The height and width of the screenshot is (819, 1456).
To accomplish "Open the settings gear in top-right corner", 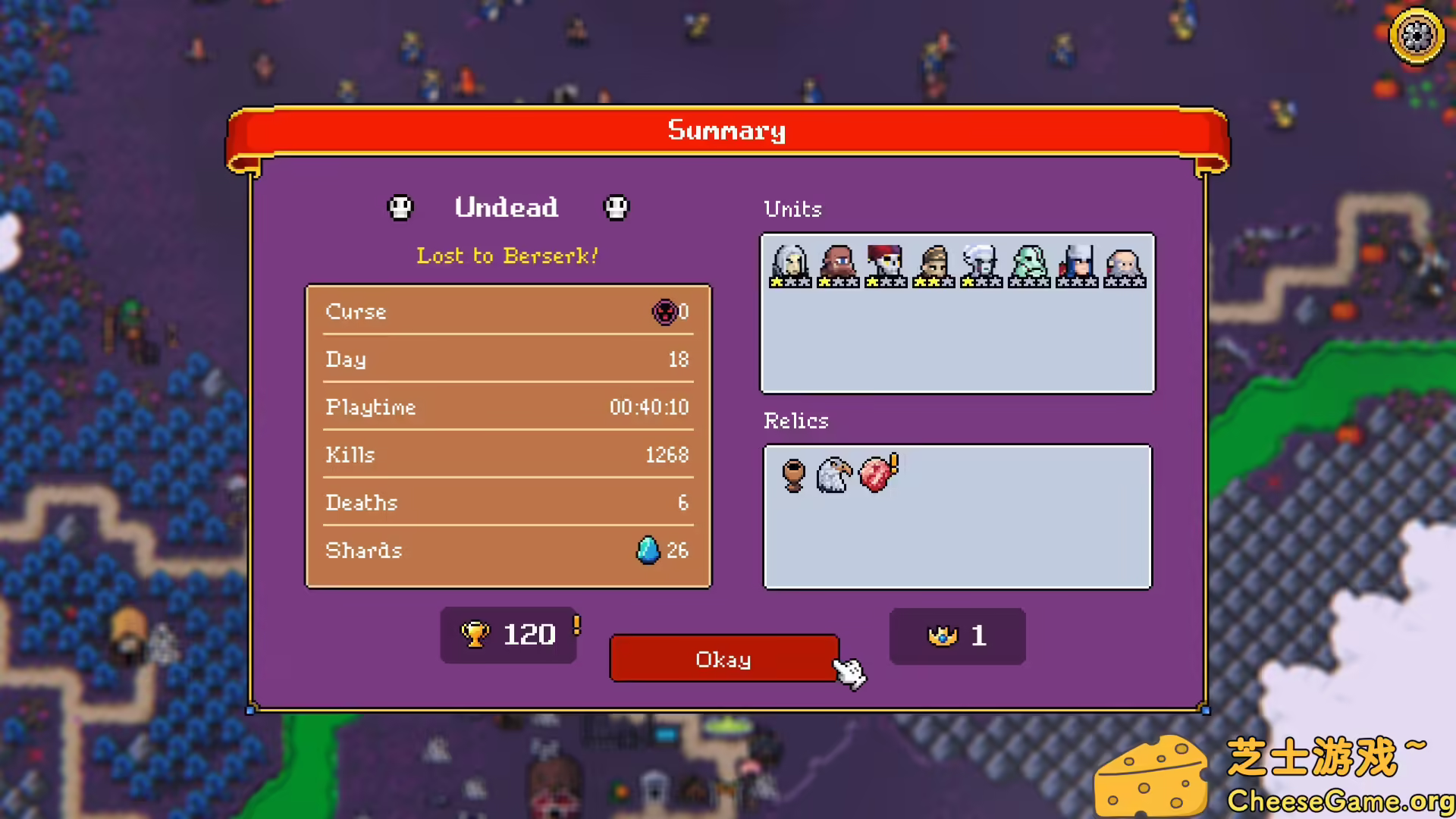I will click(1415, 35).
